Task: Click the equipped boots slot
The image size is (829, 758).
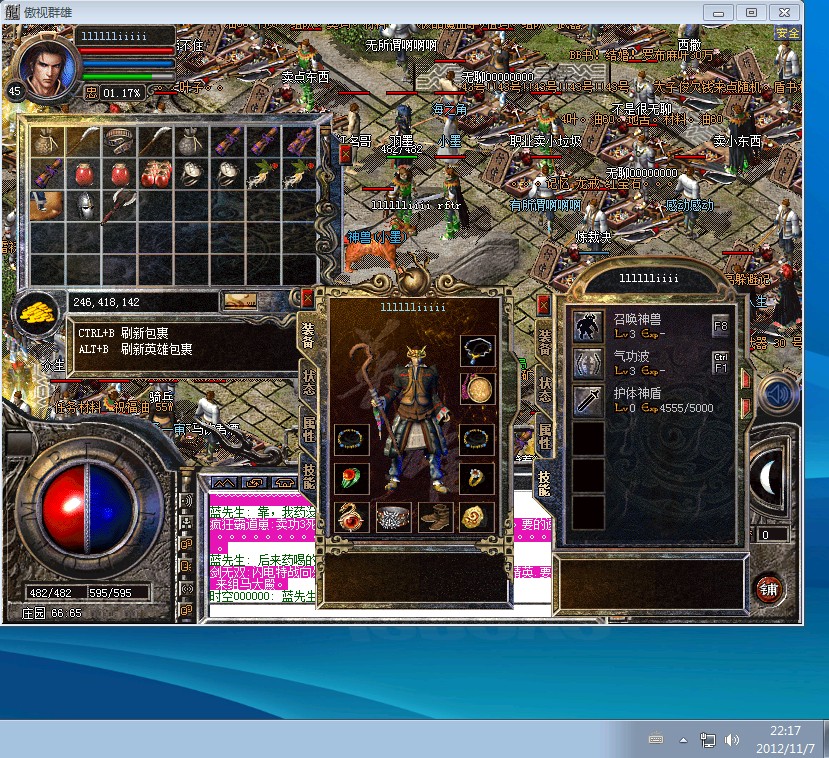Action: (x=434, y=516)
